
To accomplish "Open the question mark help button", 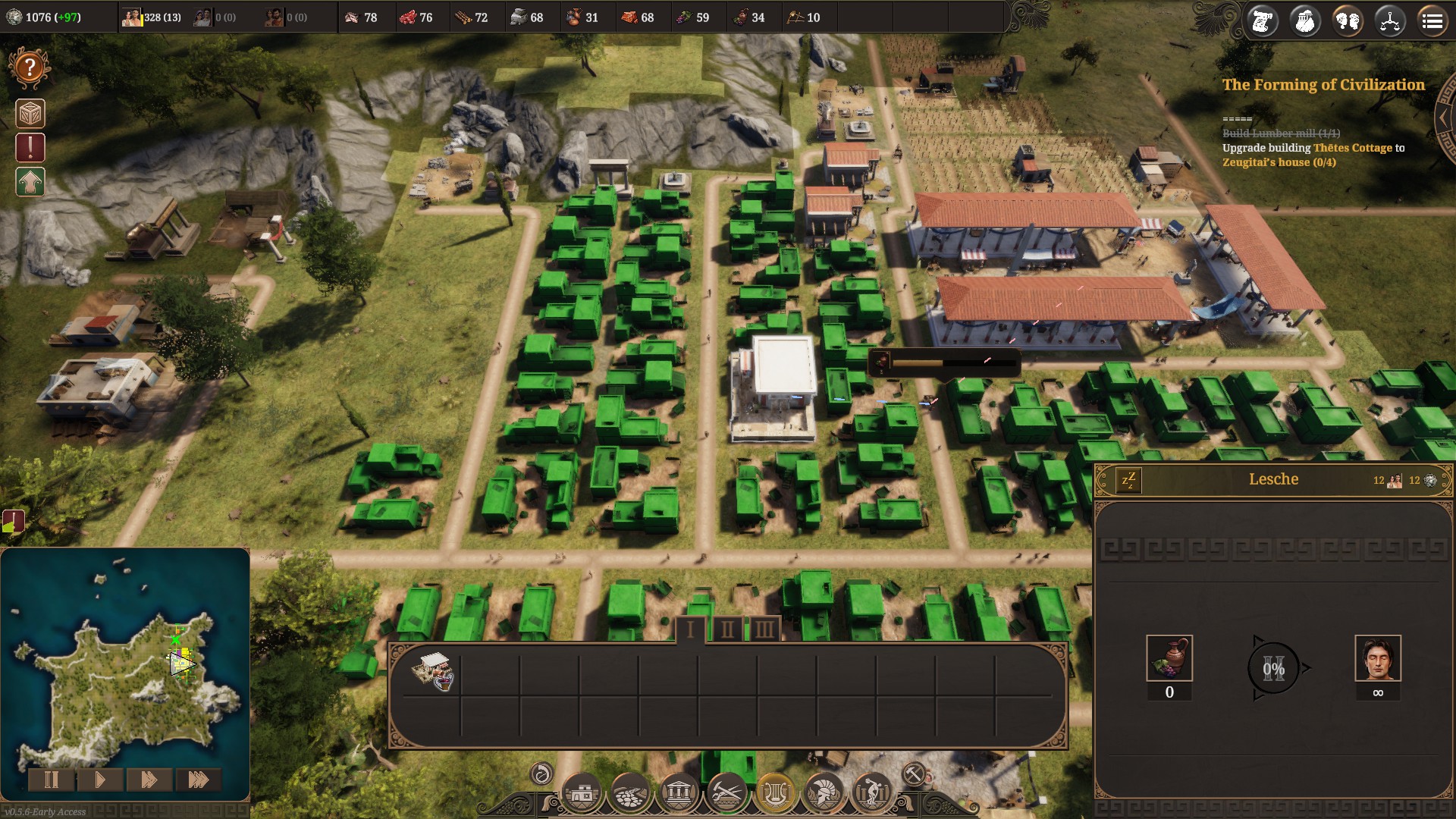I will [30, 68].
